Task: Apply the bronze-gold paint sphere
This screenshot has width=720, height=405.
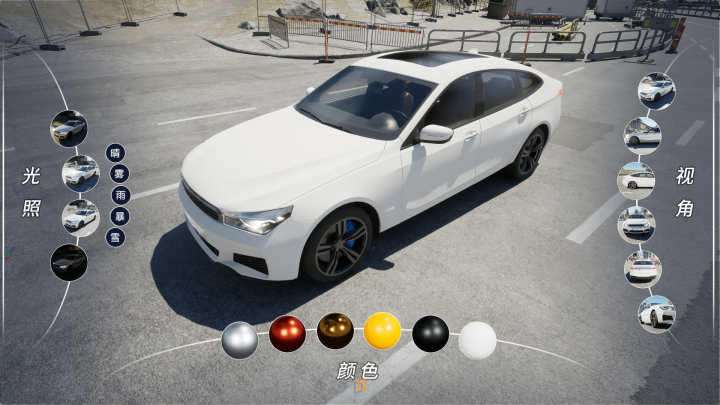Action: click(335, 331)
